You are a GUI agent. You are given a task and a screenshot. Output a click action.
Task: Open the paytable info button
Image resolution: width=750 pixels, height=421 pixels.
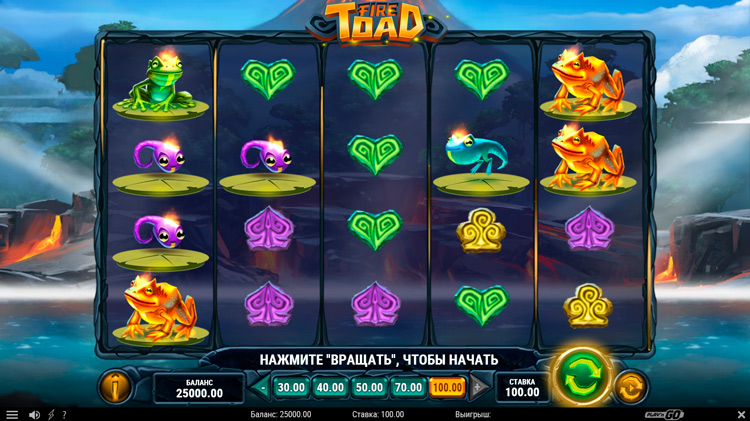tap(114, 386)
